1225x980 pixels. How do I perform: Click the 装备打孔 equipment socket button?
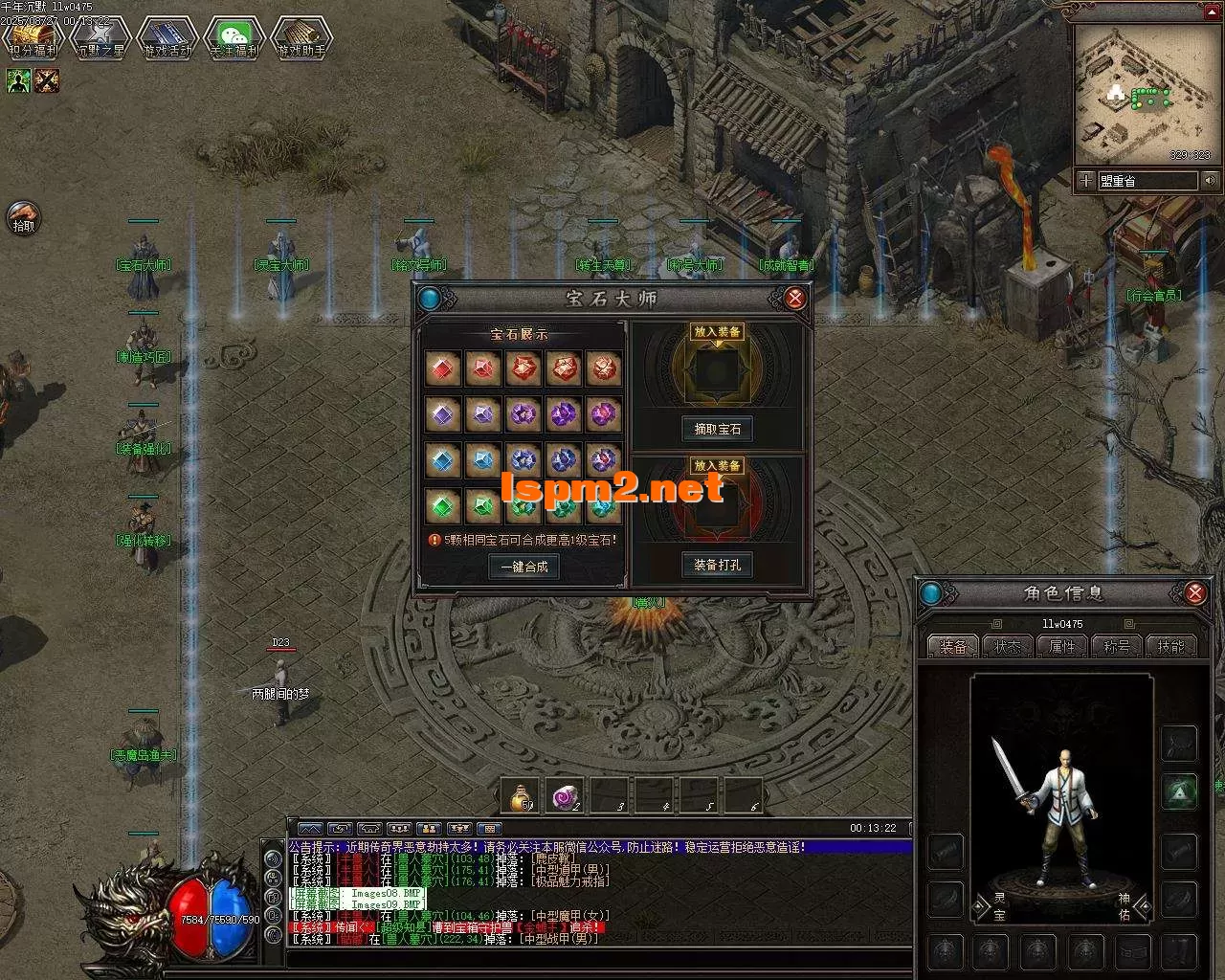pyautogui.click(x=717, y=566)
